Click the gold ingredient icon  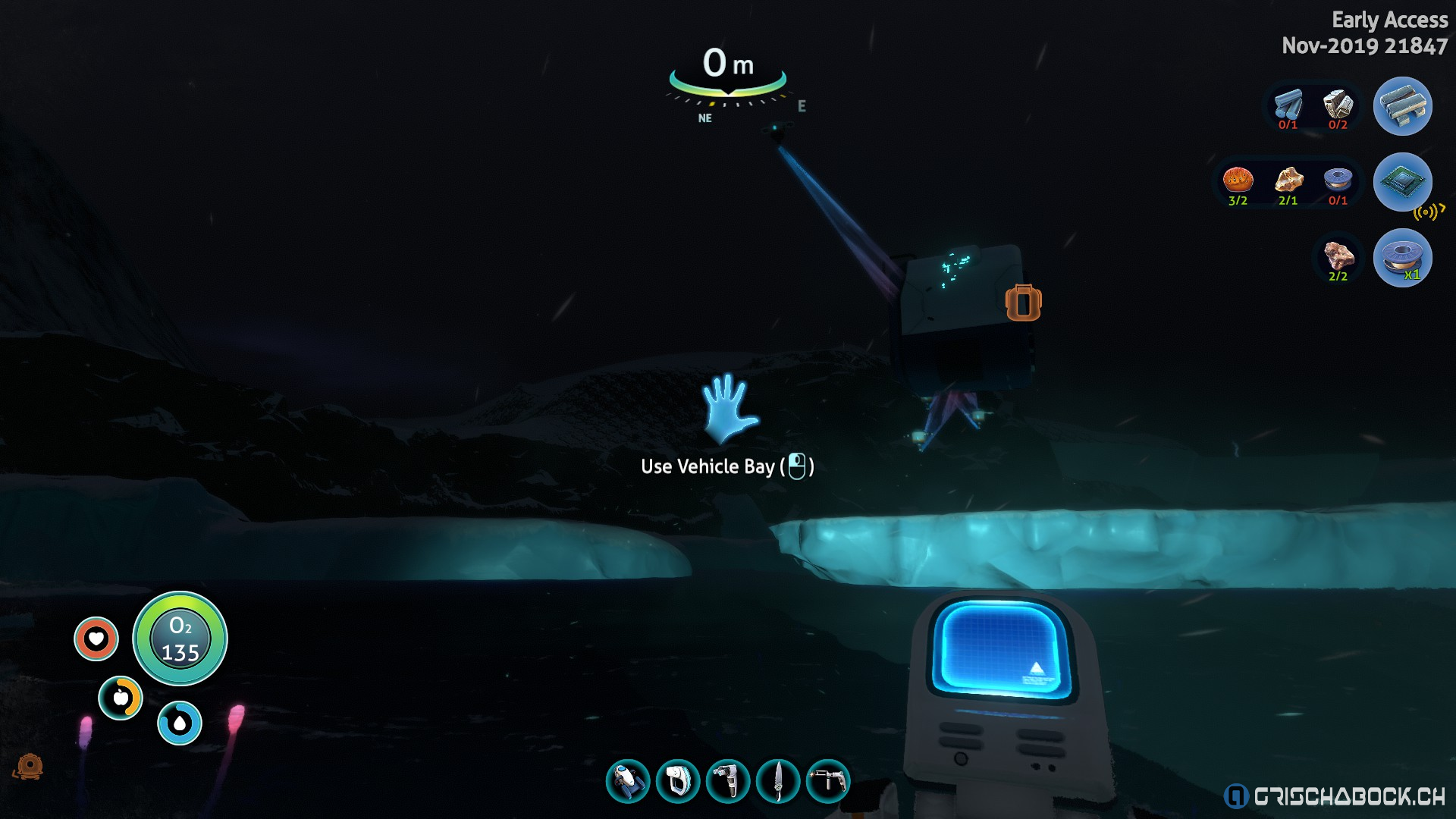click(1288, 180)
